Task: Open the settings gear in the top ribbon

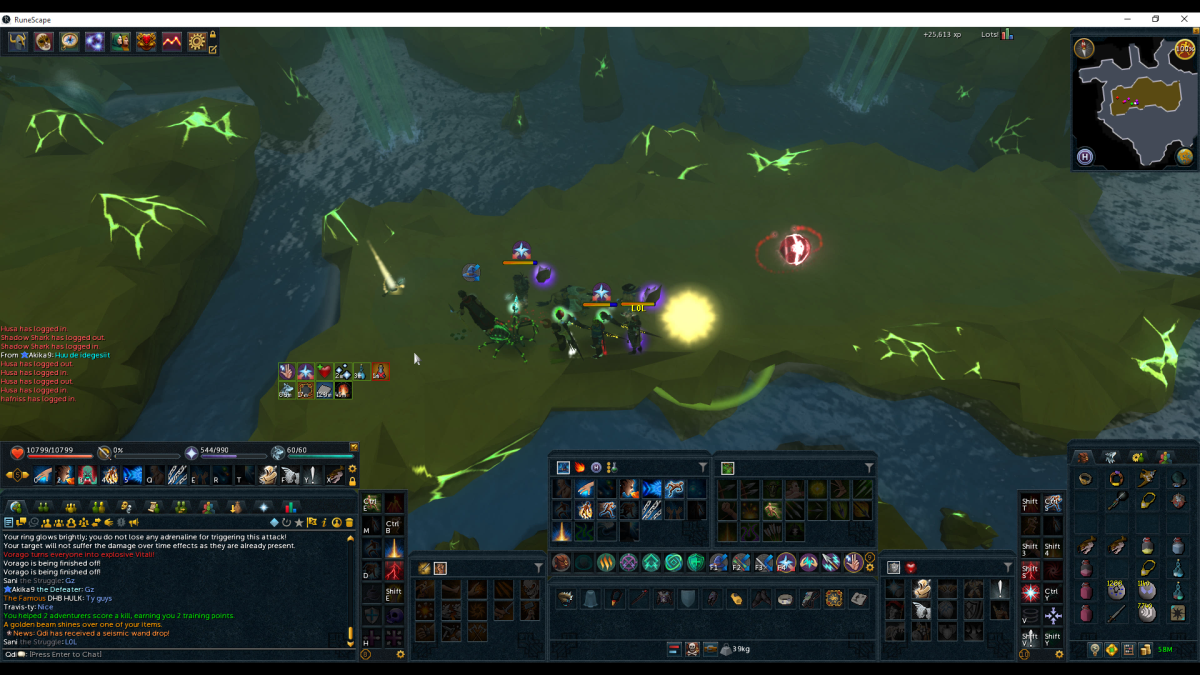Action: (196, 41)
